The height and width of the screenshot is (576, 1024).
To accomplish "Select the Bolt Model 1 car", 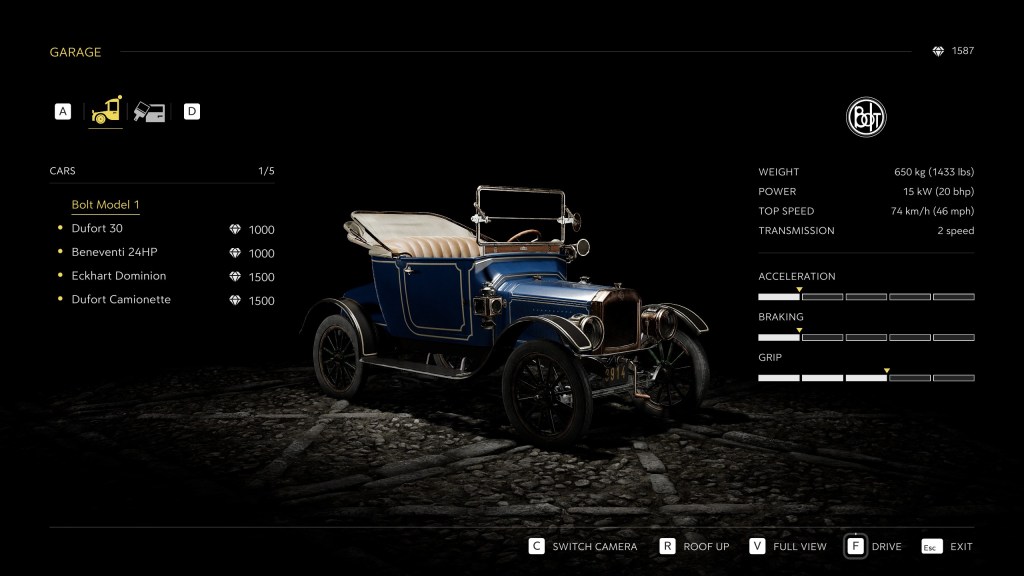I will click(x=105, y=205).
